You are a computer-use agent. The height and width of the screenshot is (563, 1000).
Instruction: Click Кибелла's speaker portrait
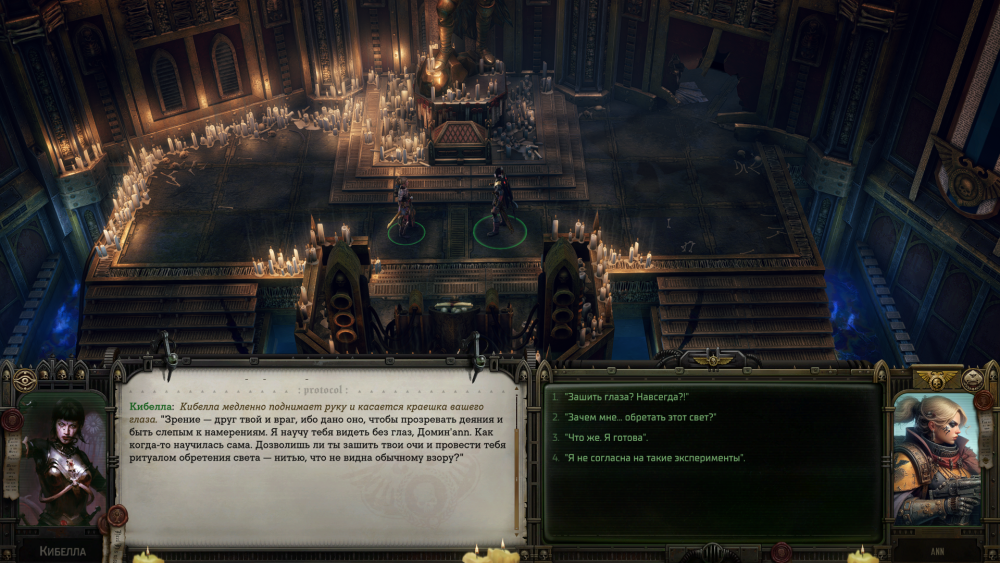[x=62, y=462]
